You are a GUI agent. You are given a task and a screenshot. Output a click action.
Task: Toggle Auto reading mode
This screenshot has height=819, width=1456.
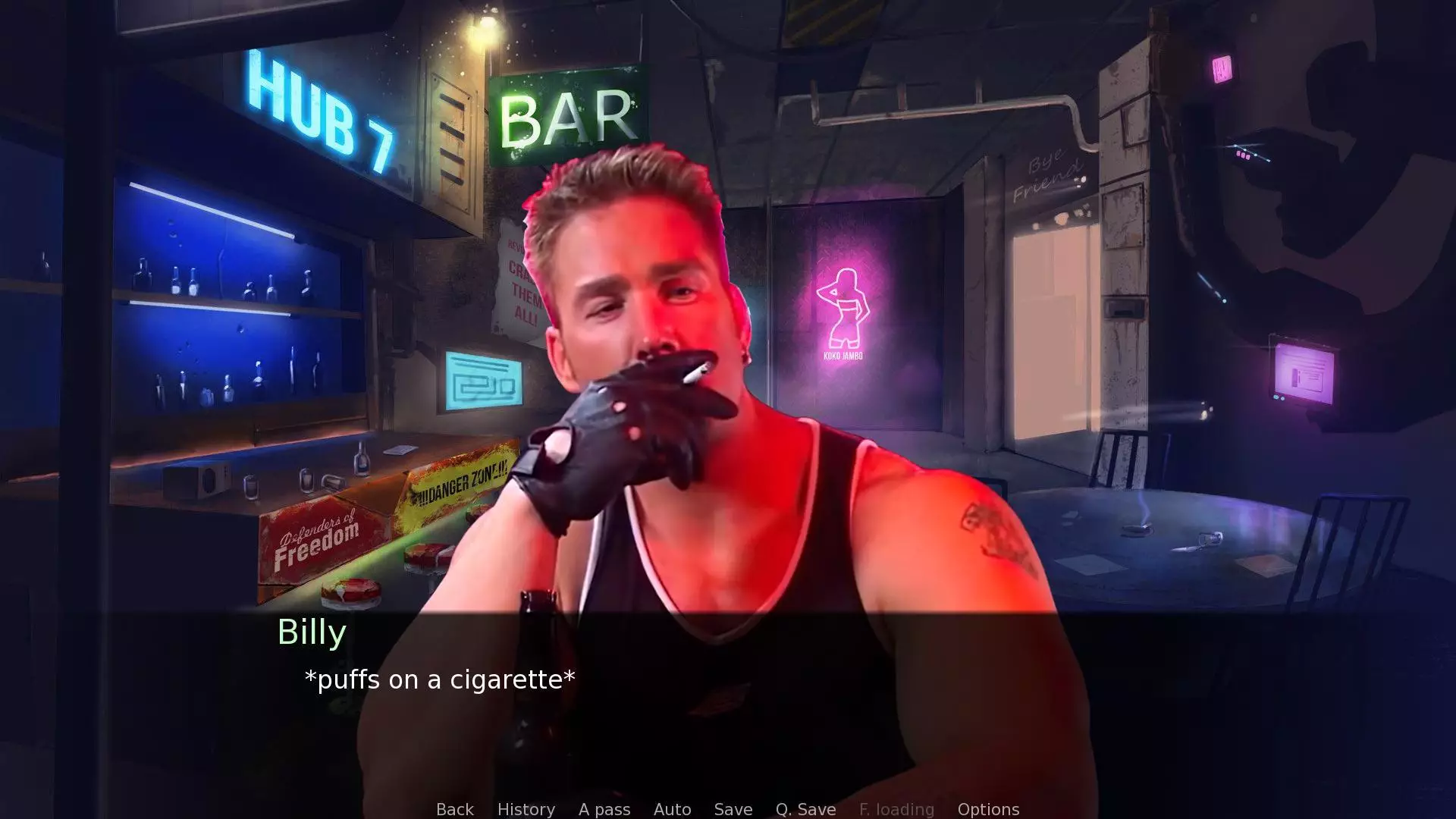pyautogui.click(x=672, y=809)
